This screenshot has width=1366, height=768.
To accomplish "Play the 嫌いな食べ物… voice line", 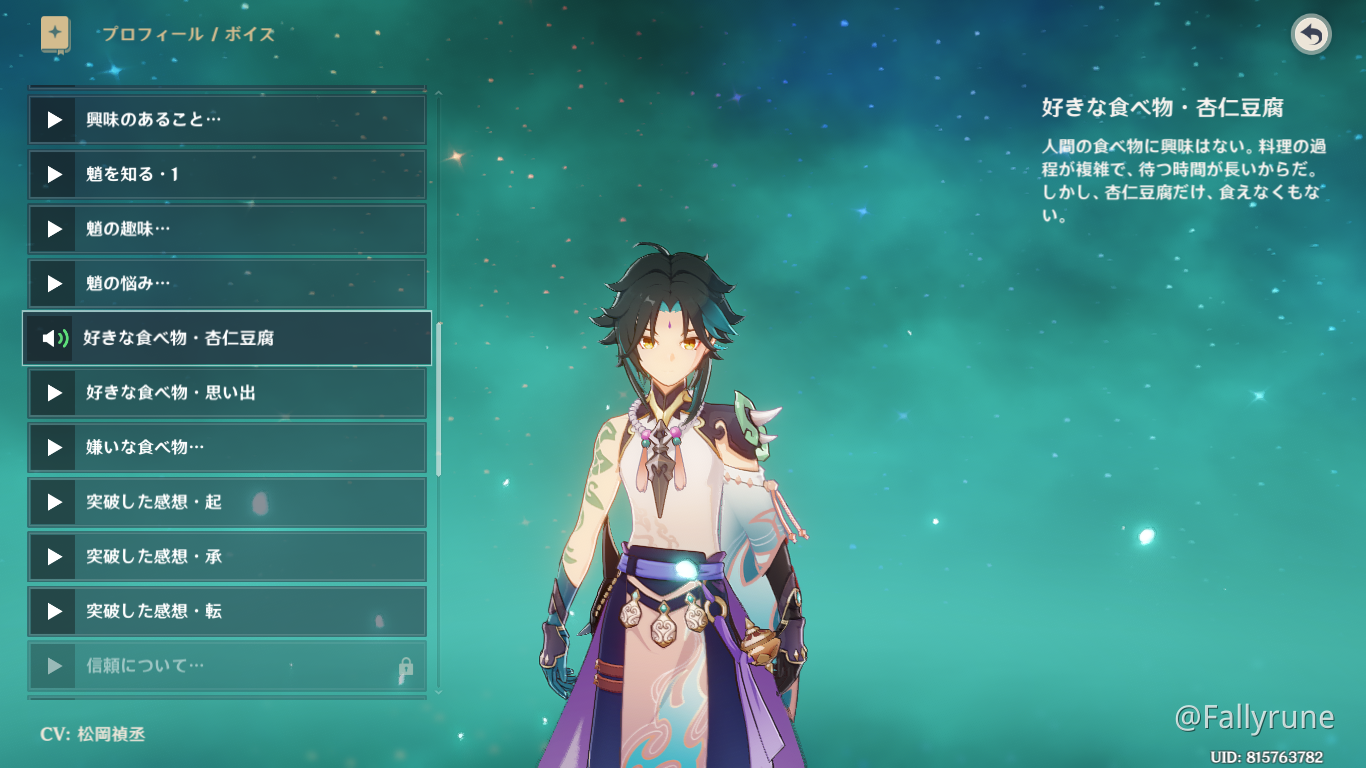I will [227, 447].
